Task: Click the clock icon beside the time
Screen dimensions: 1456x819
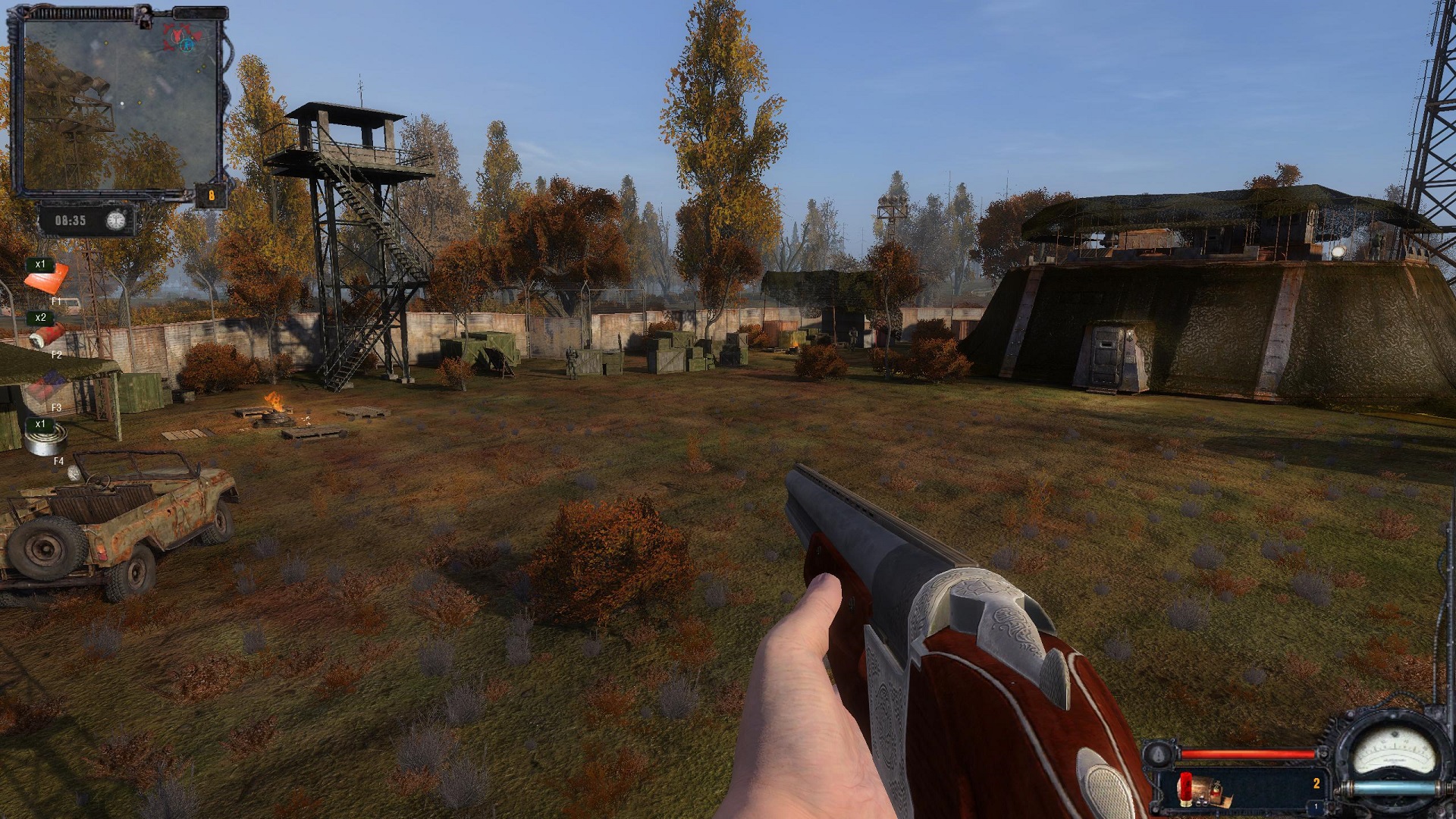Action: 115,221
